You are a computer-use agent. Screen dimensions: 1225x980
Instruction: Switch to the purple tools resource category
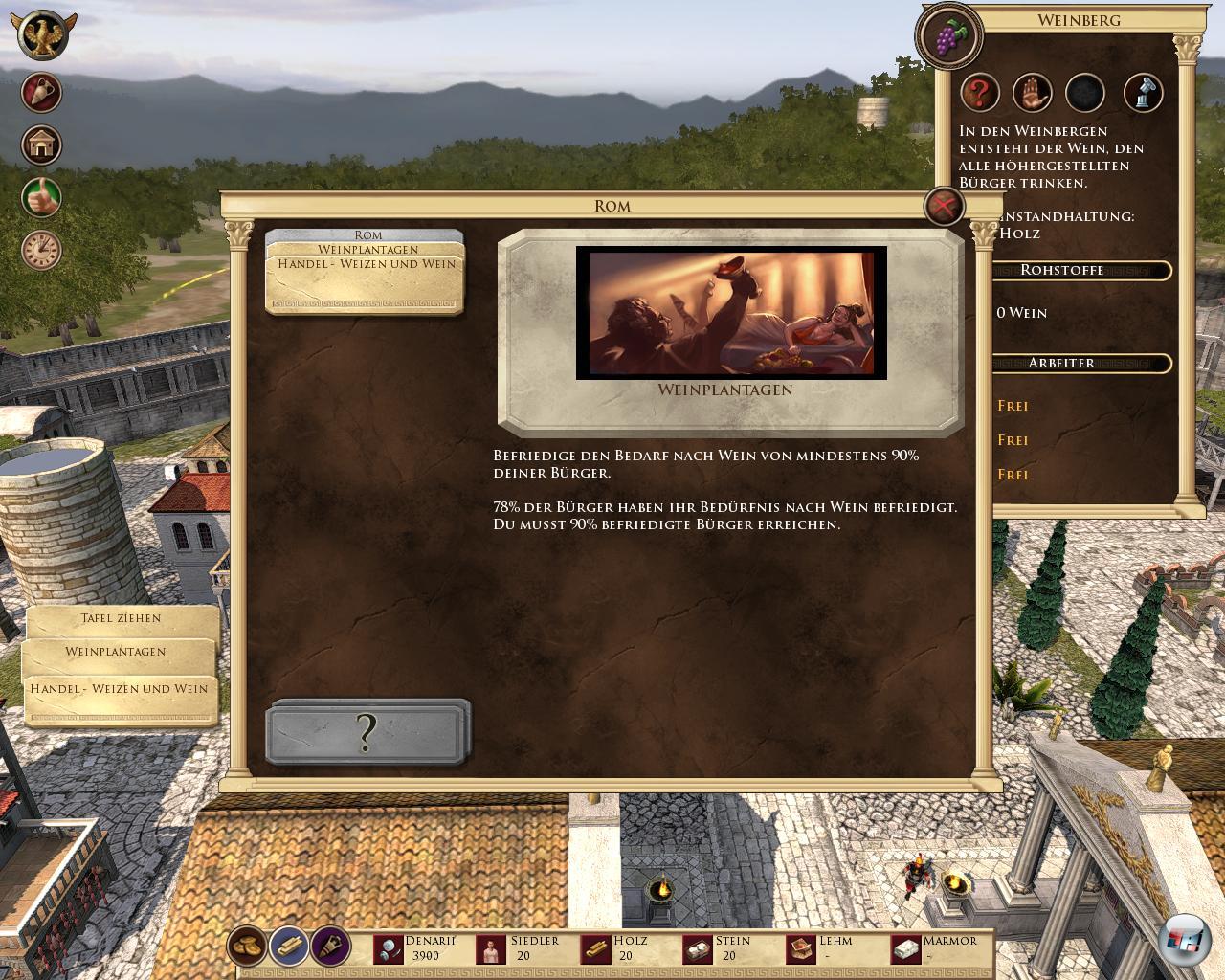coord(331,947)
